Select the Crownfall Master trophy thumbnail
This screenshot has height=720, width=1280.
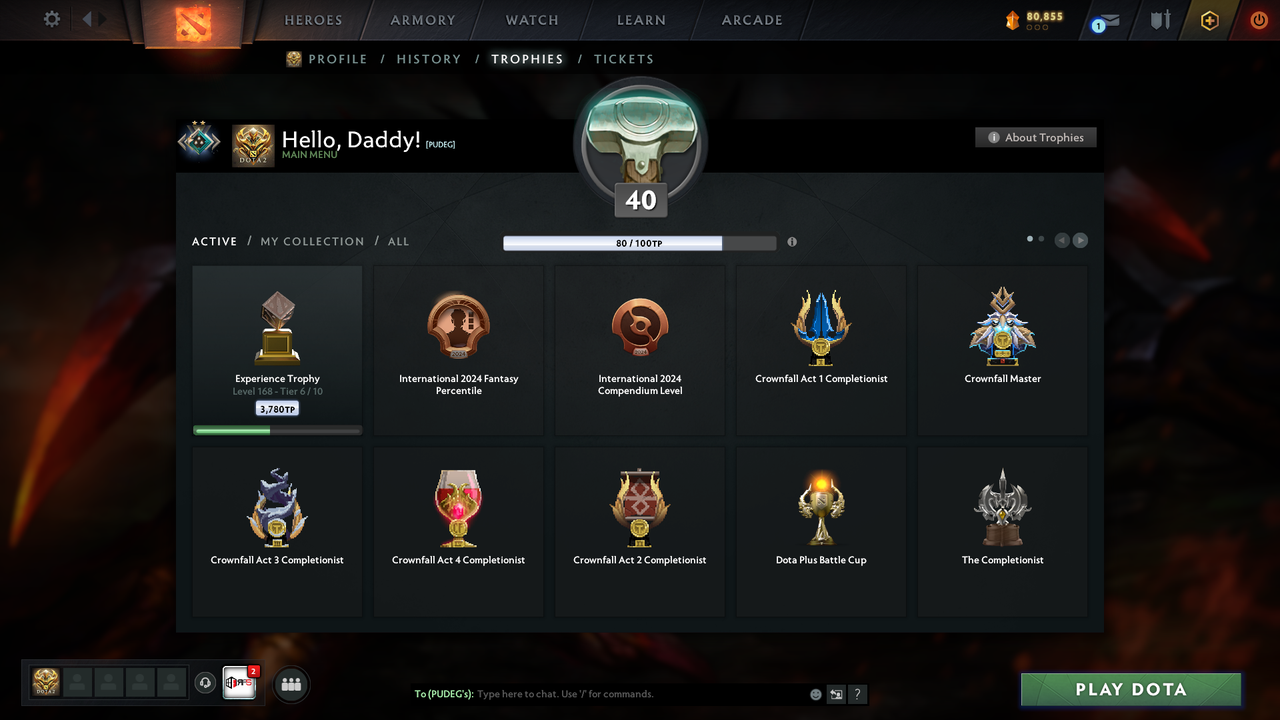[x=1002, y=327]
